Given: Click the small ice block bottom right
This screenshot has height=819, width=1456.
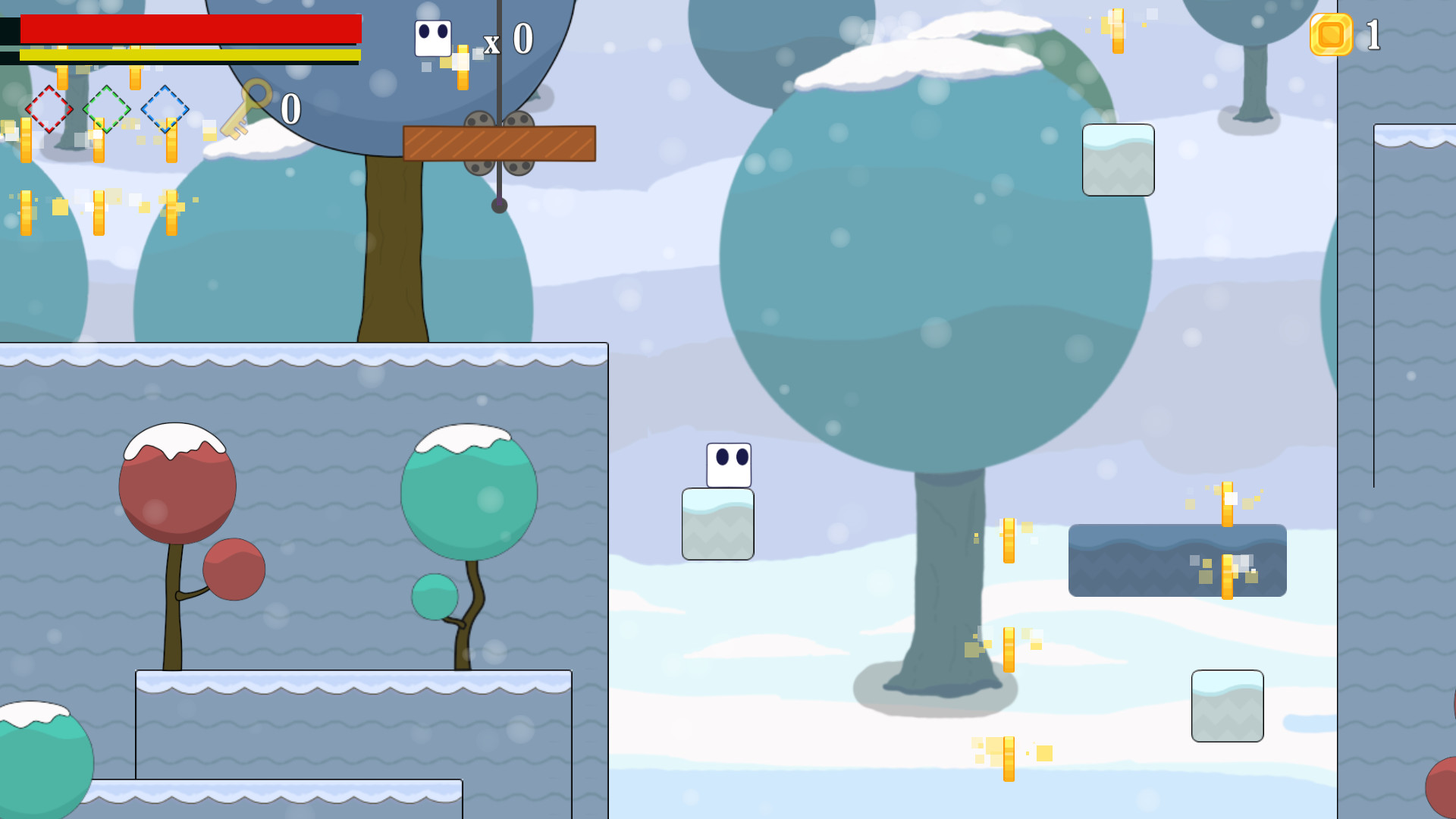Looking at the screenshot, I should [x=1228, y=707].
